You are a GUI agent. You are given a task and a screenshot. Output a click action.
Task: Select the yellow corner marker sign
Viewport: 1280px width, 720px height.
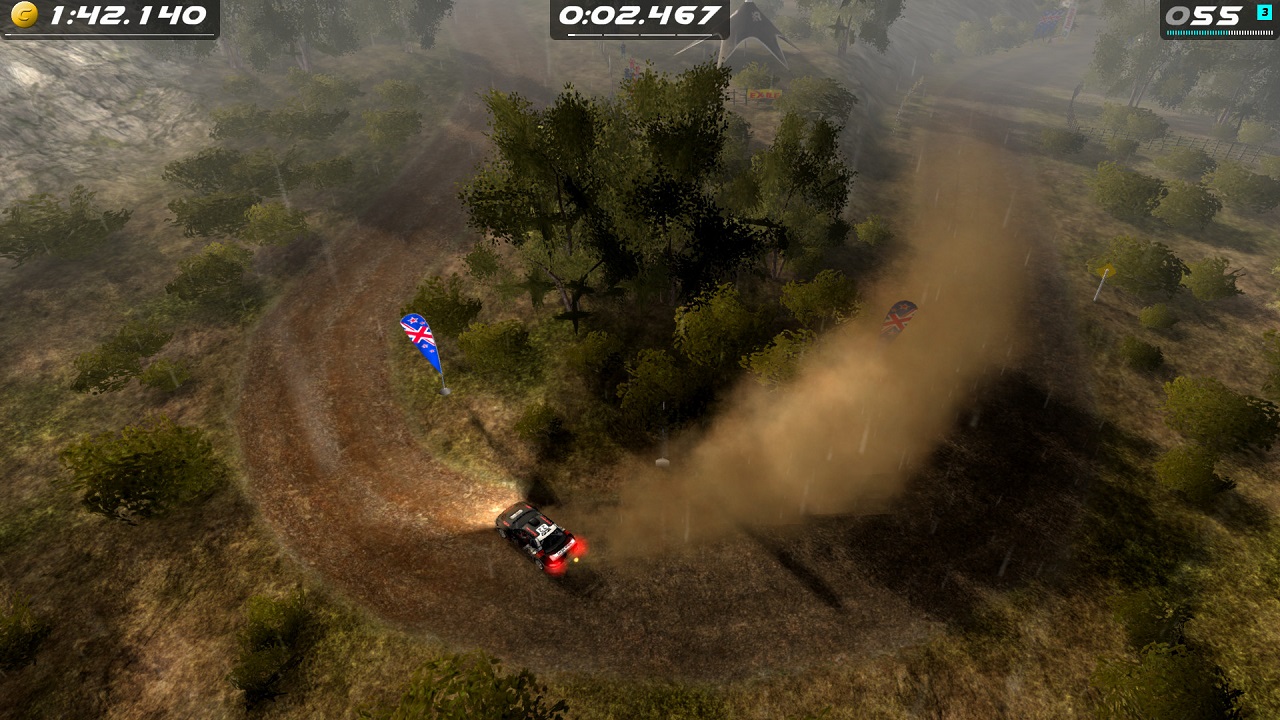1102,268
